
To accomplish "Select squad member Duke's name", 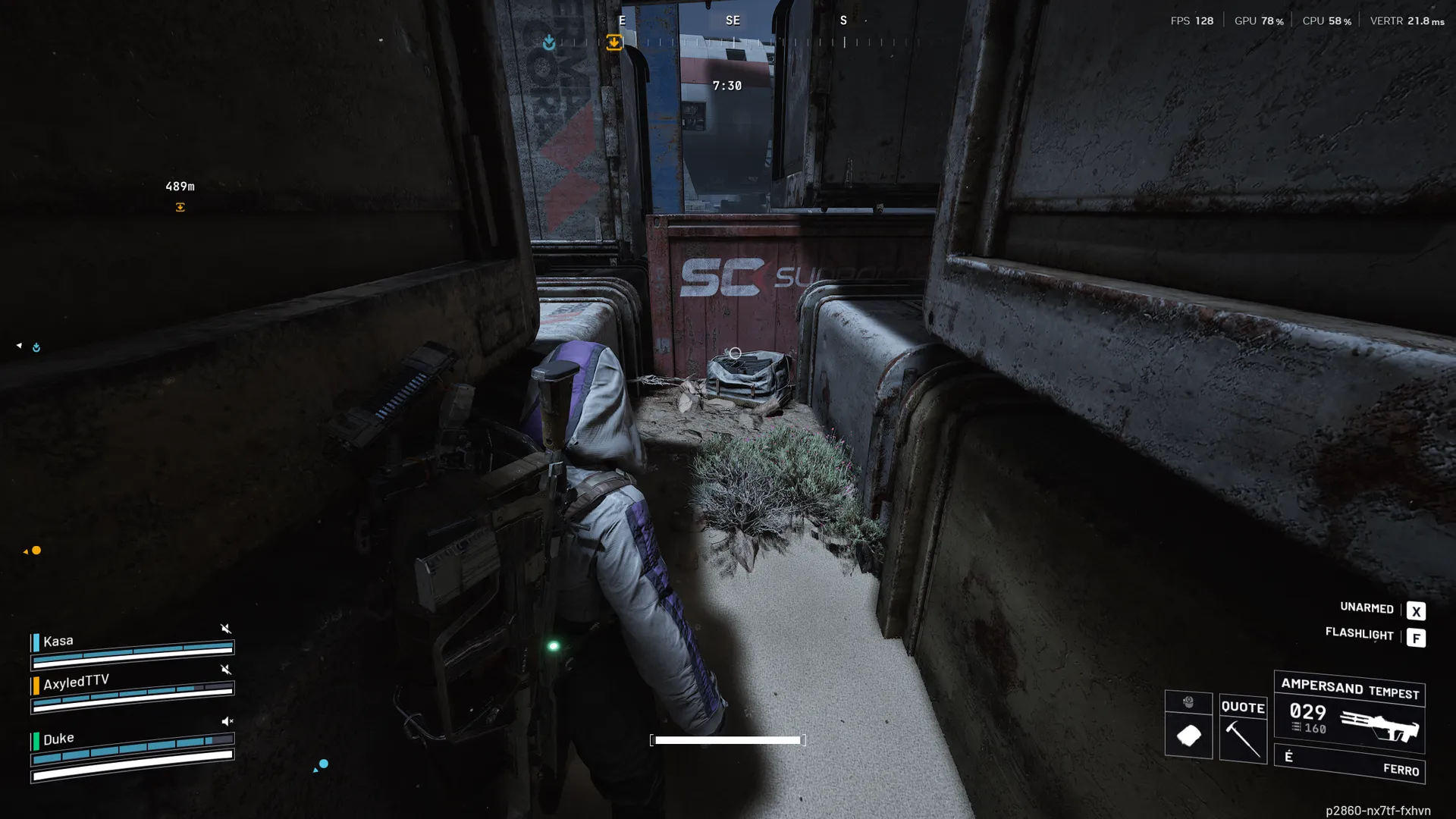I will pos(58,739).
